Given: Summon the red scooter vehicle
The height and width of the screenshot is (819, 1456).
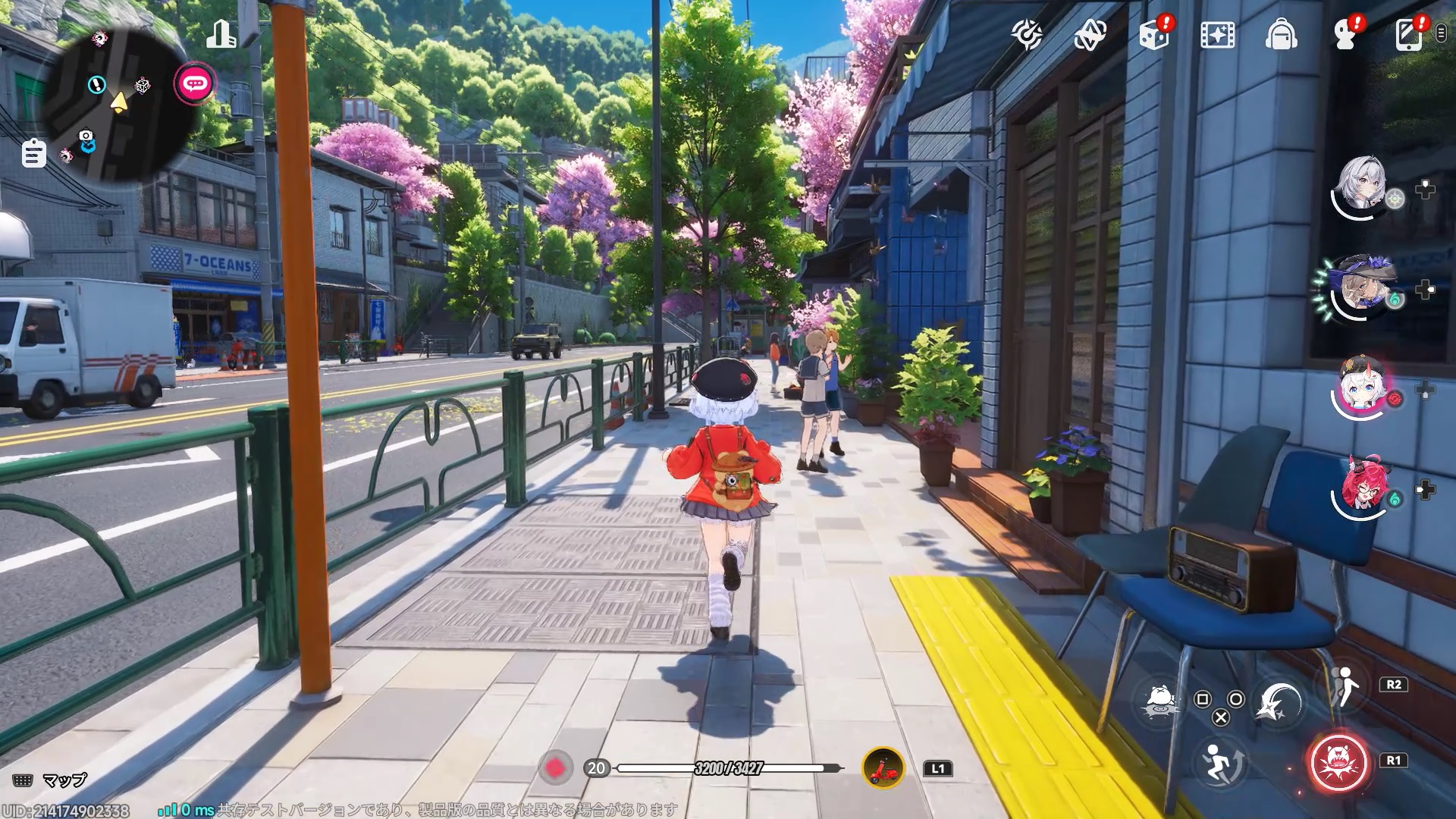Looking at the screenshot, I should pos(883,768).
